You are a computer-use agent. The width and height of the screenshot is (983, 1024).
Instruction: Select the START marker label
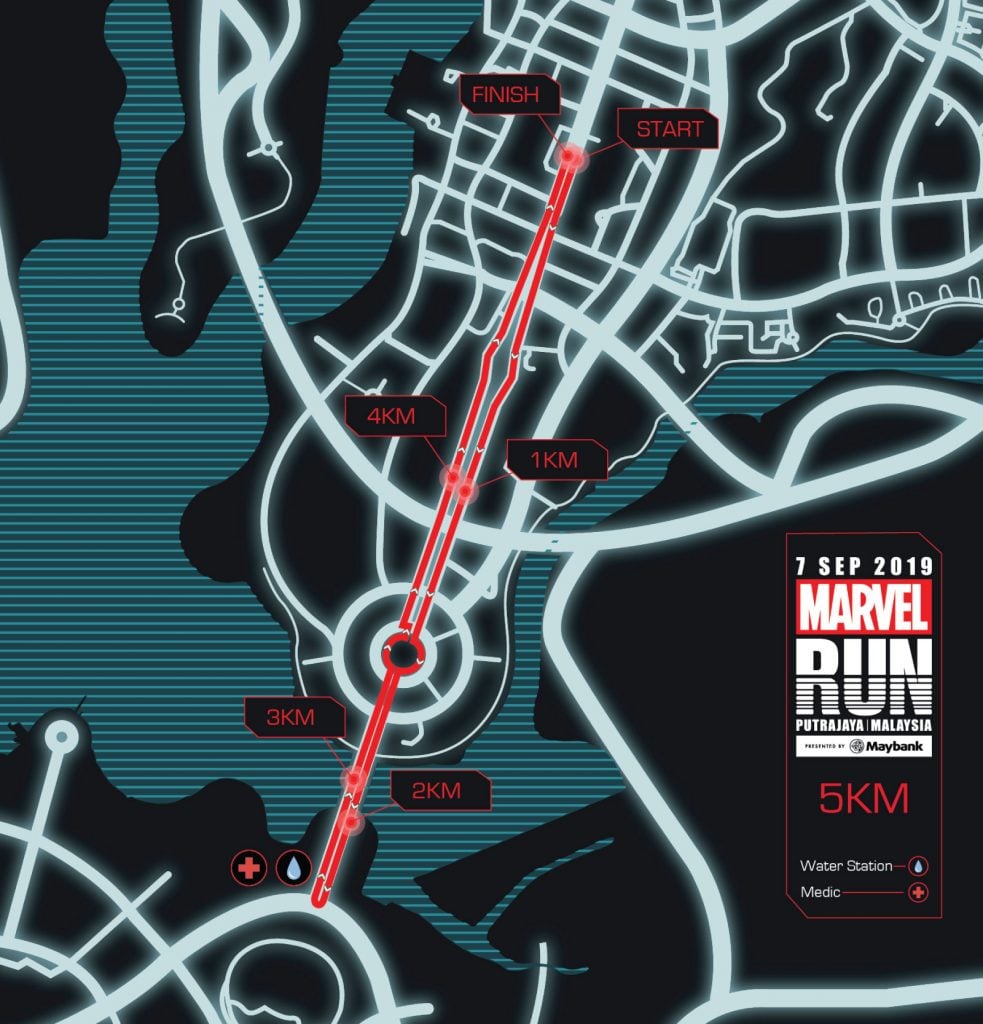[x=669, y=129]
